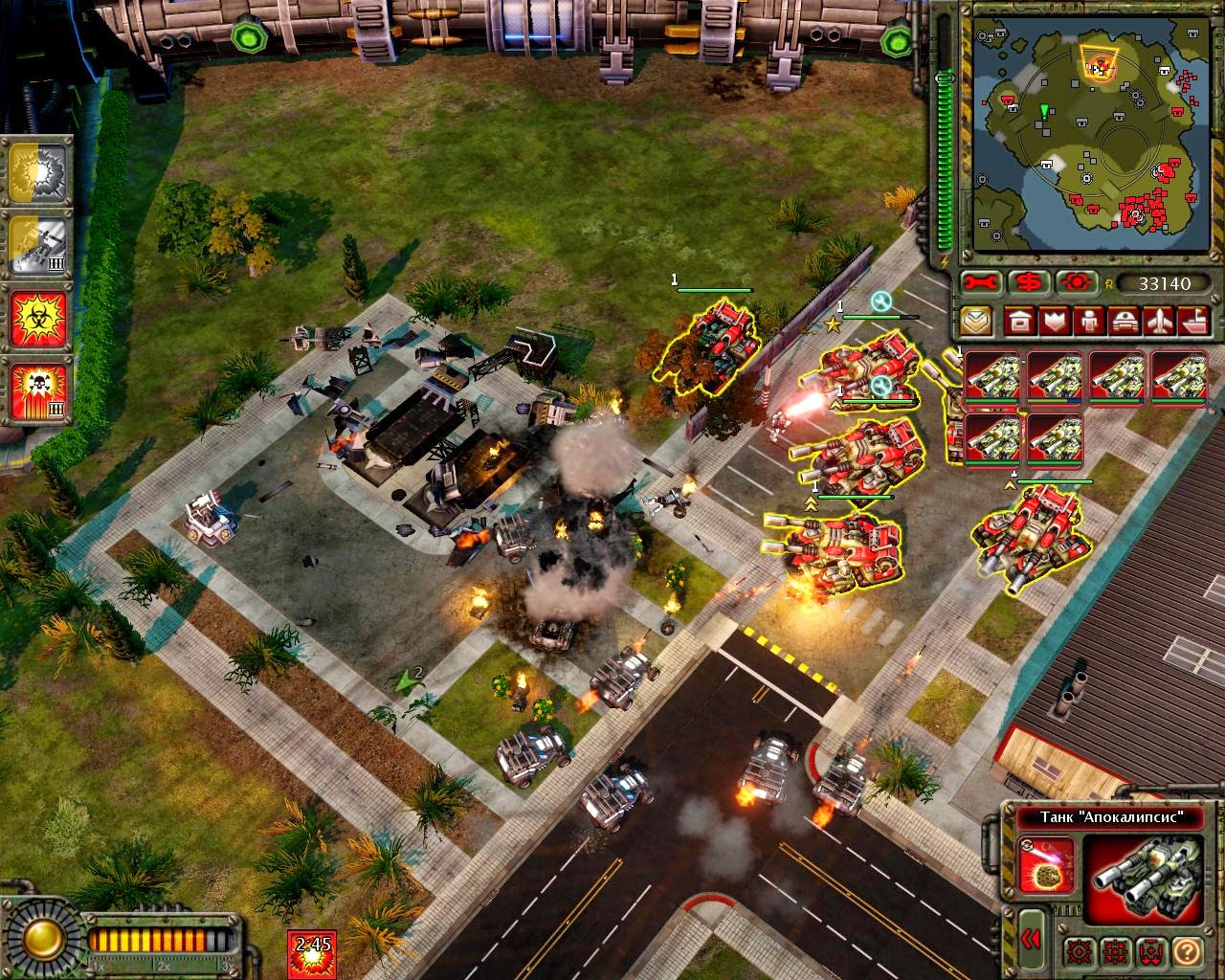Switch to the attack-move stance tab
The width and height of the screenshot is (1225, 980).
coord(1114,951)
